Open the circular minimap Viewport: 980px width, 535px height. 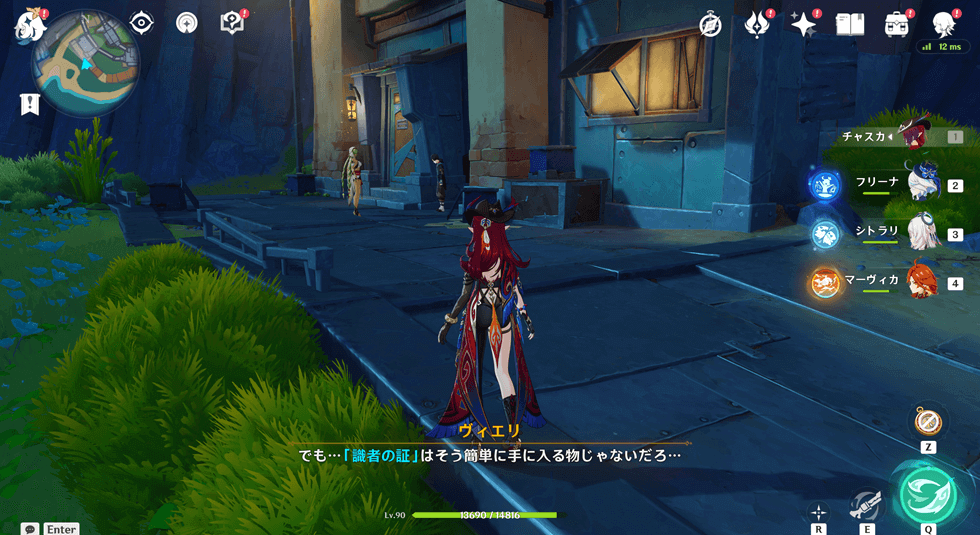click(84, 64)
